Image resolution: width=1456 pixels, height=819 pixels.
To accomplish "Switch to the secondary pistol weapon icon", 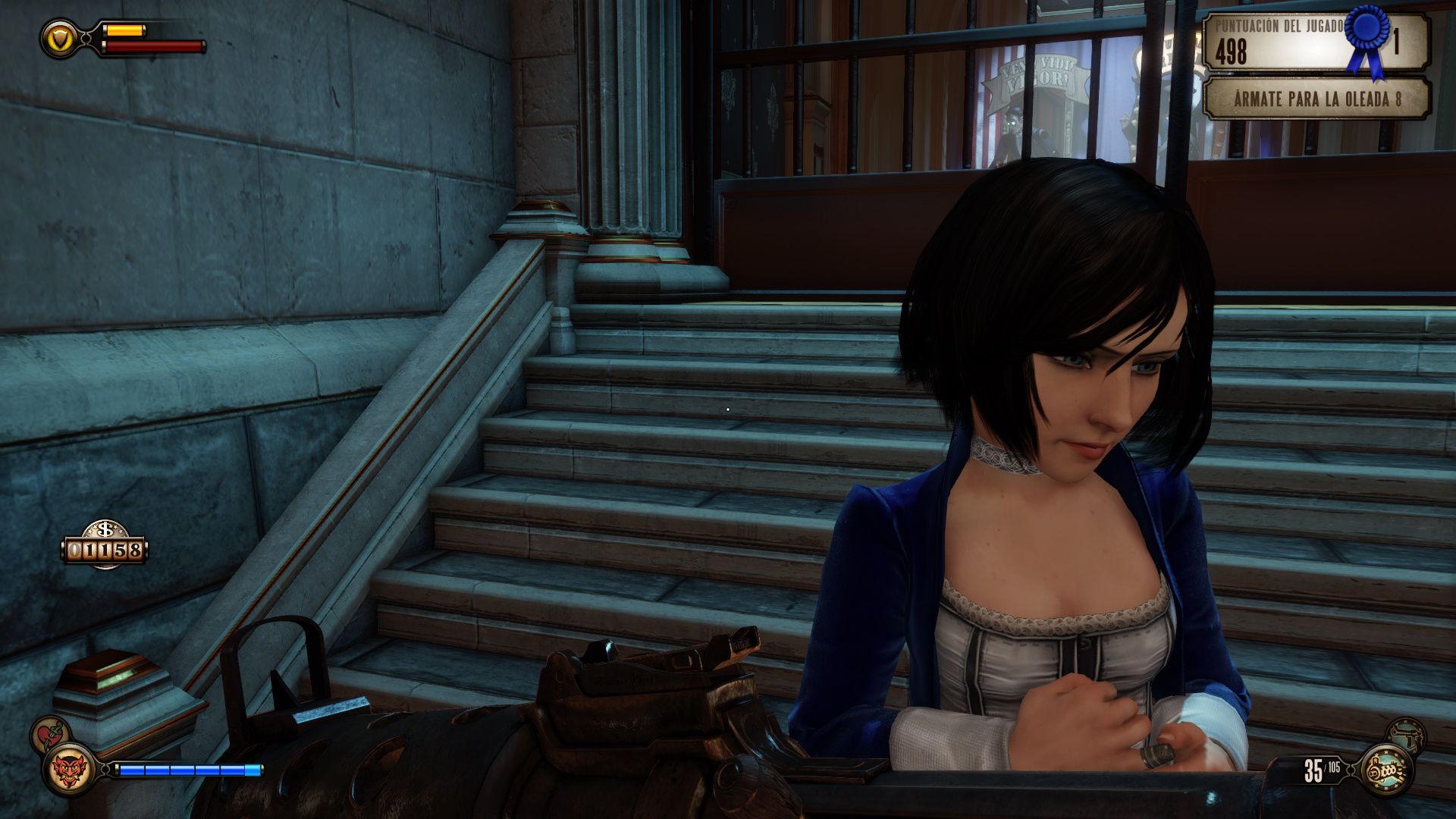I will [x=1407, y=734].
